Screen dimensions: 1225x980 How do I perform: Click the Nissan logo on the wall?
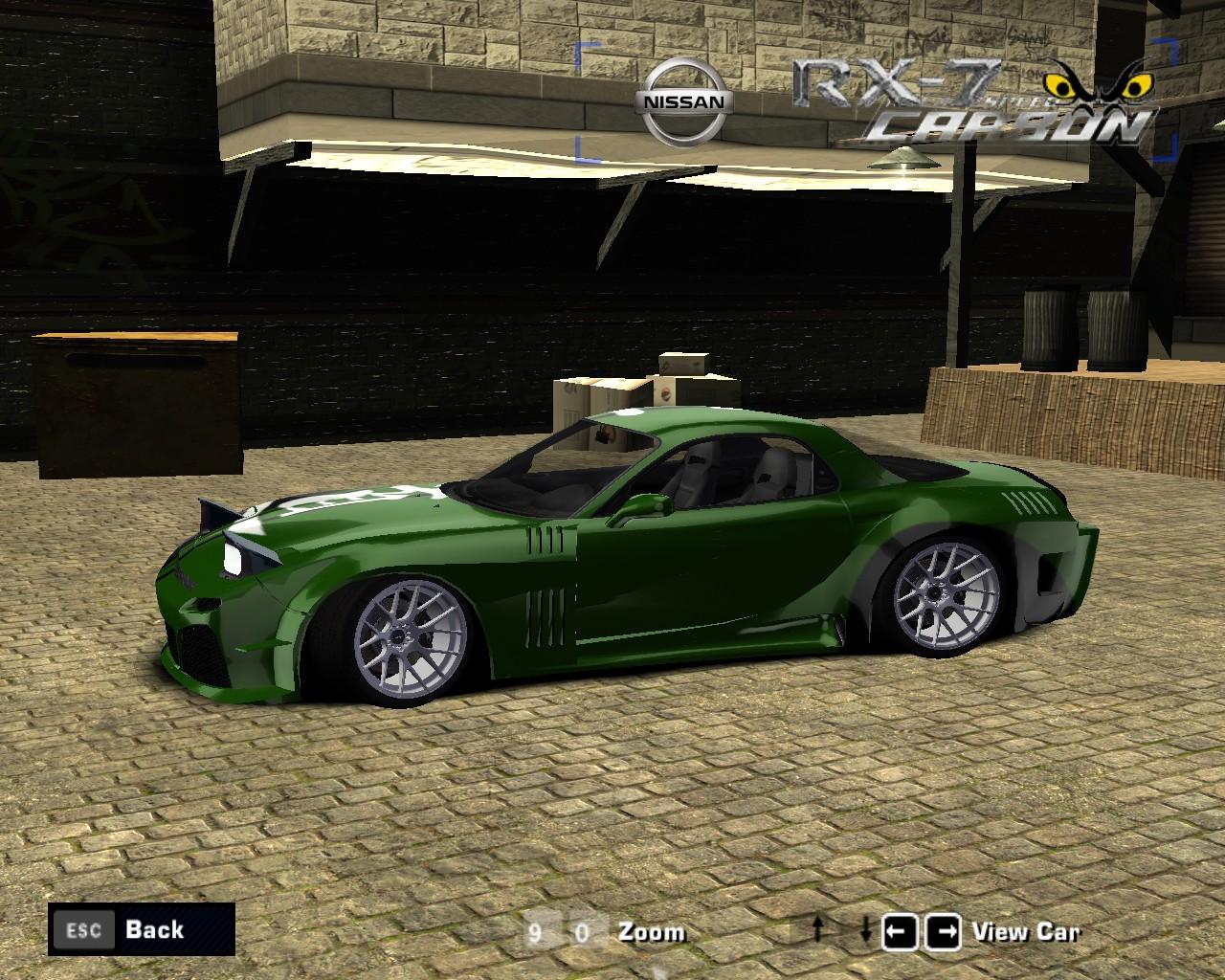682,96
